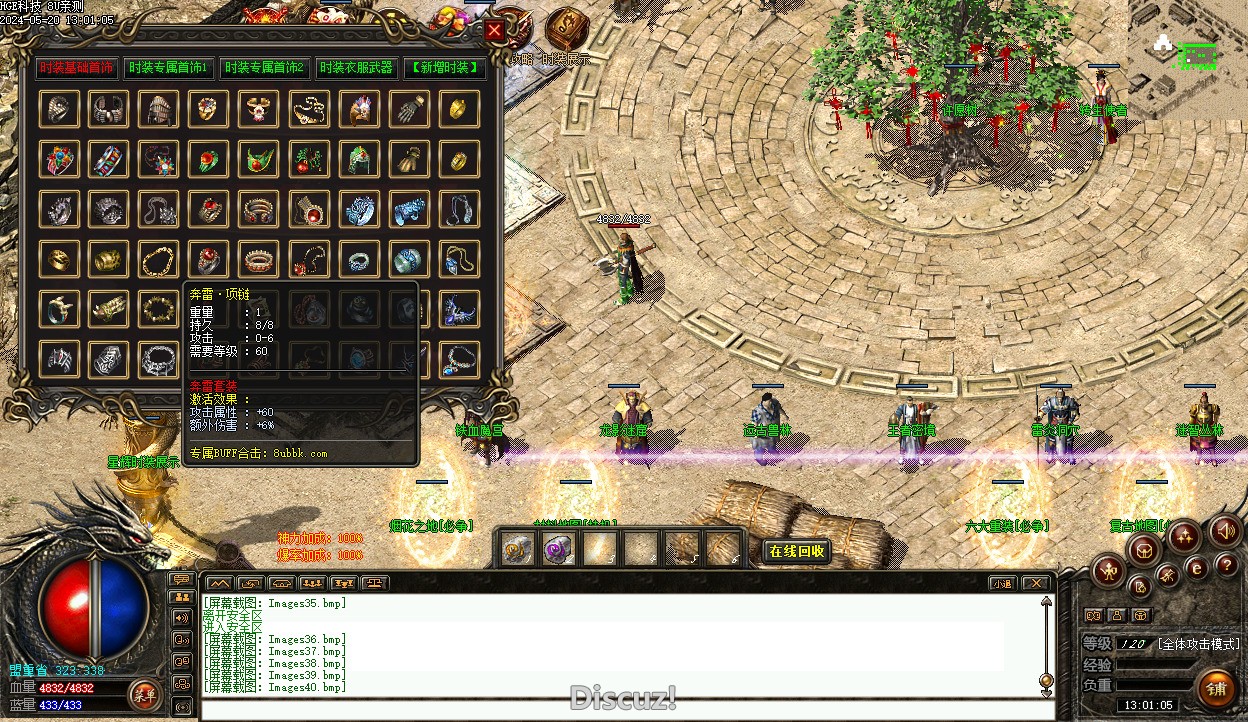Show the 【新增时装】 tab
This screenshot has height=722, width=1248.
pyautogui.click(x=445, y=68)
